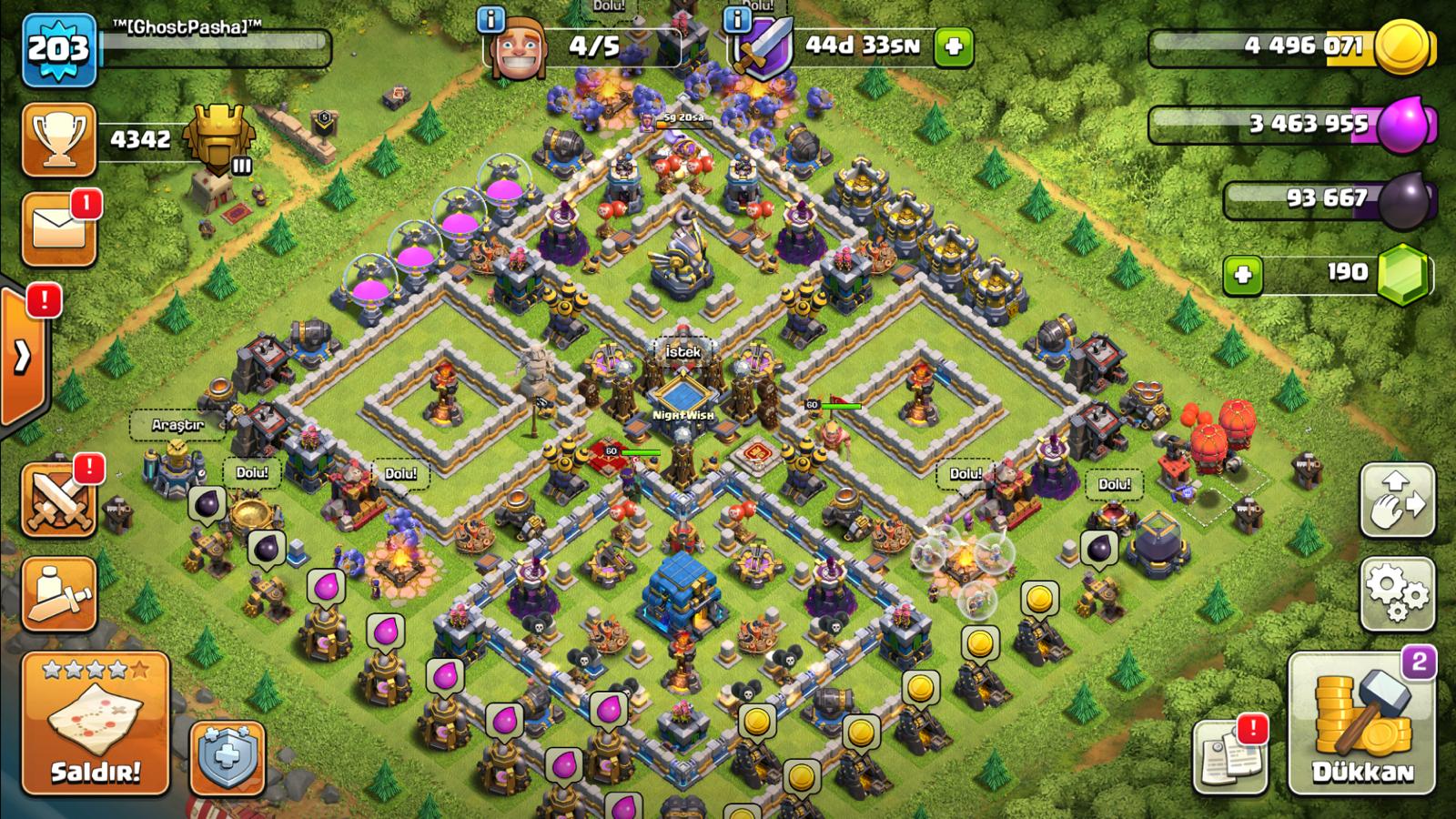Image resolution: width=1456 pixels, height=819 pixels.
Task: Open the sword and potion training menu
Action: tap(59, 593)
